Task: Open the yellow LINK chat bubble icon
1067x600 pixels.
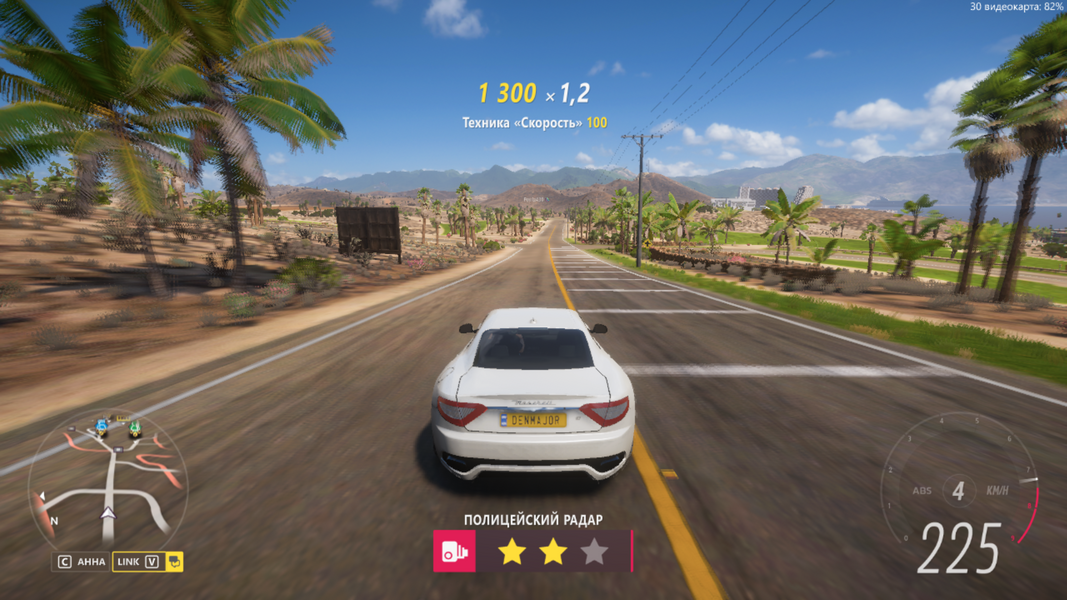Action: pos(175,562)
